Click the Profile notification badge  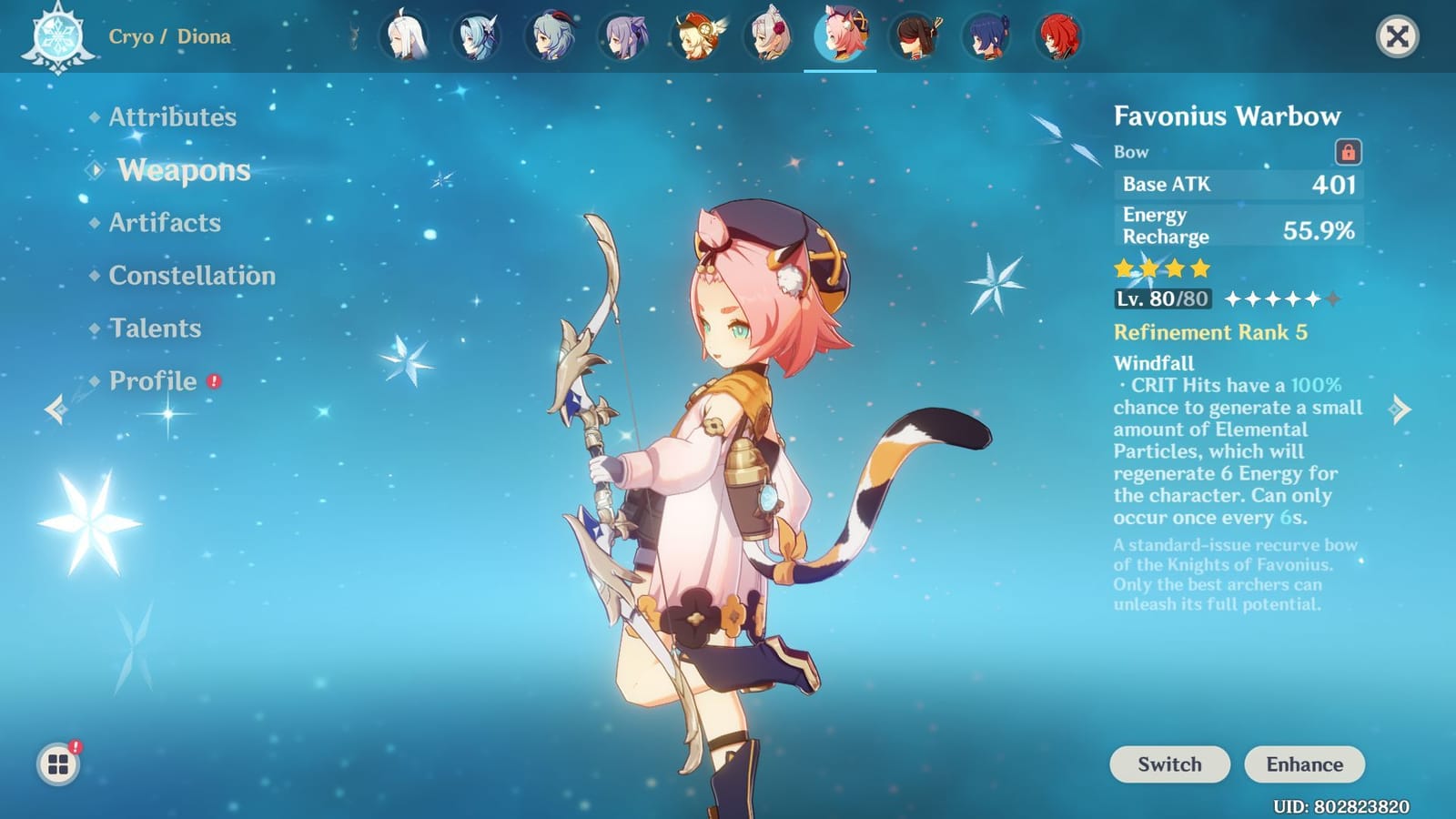click(x=216, y=383)
